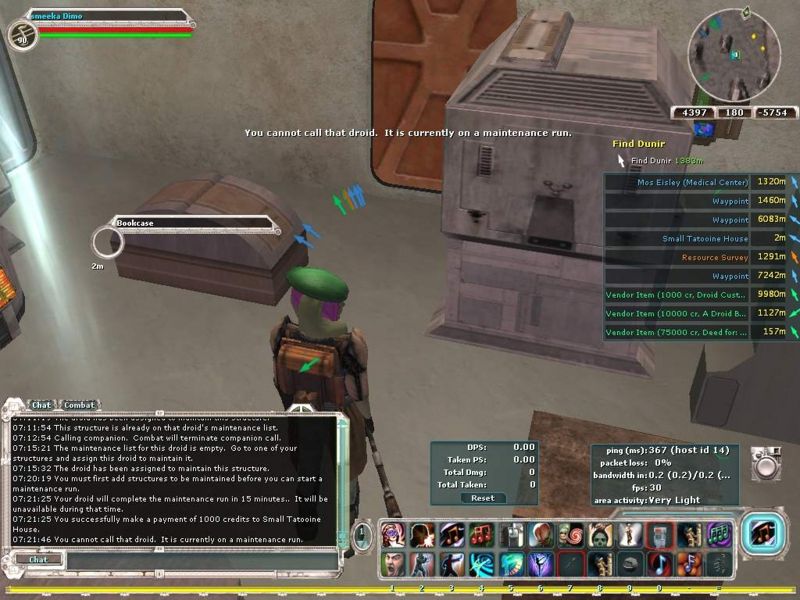
Task: Select the 1000 cr Vendor Item waypoint
Action: pos(678,294)
